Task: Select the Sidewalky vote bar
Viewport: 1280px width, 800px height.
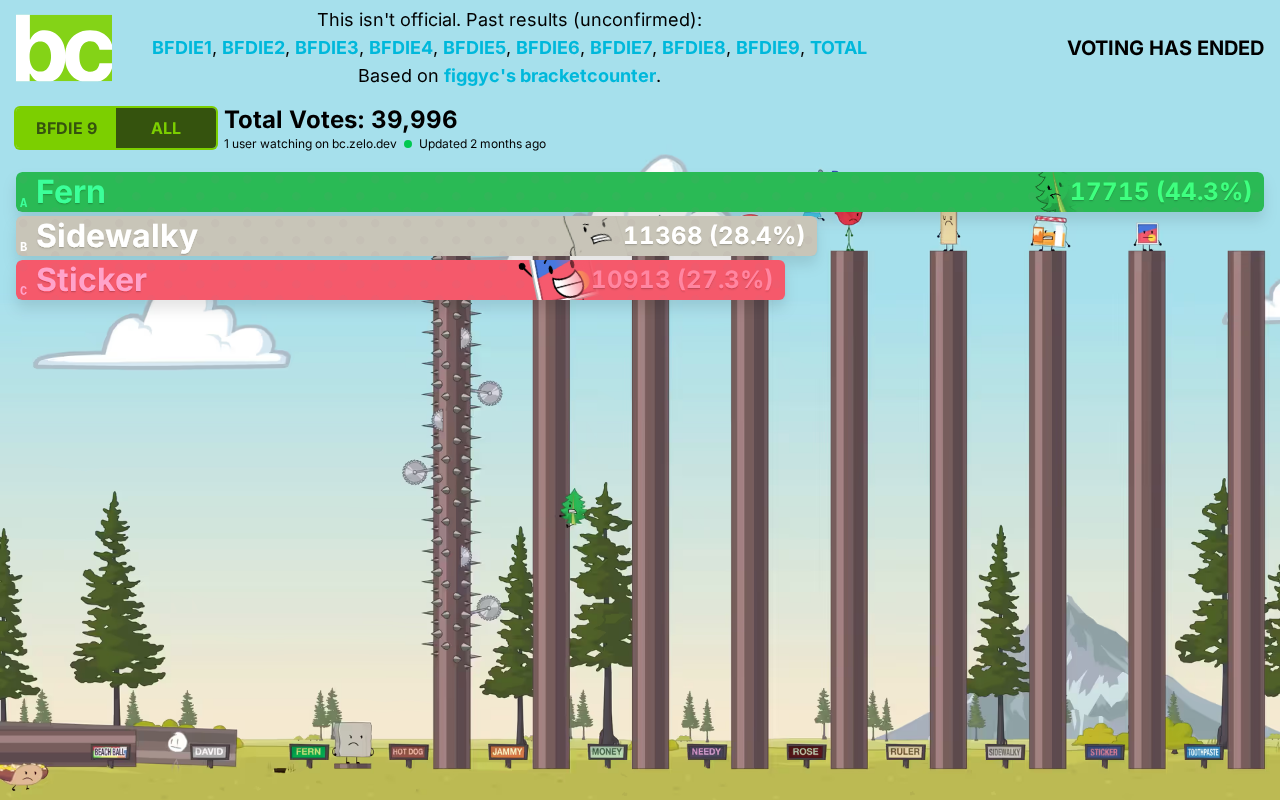Action: (x=416, y=236)
